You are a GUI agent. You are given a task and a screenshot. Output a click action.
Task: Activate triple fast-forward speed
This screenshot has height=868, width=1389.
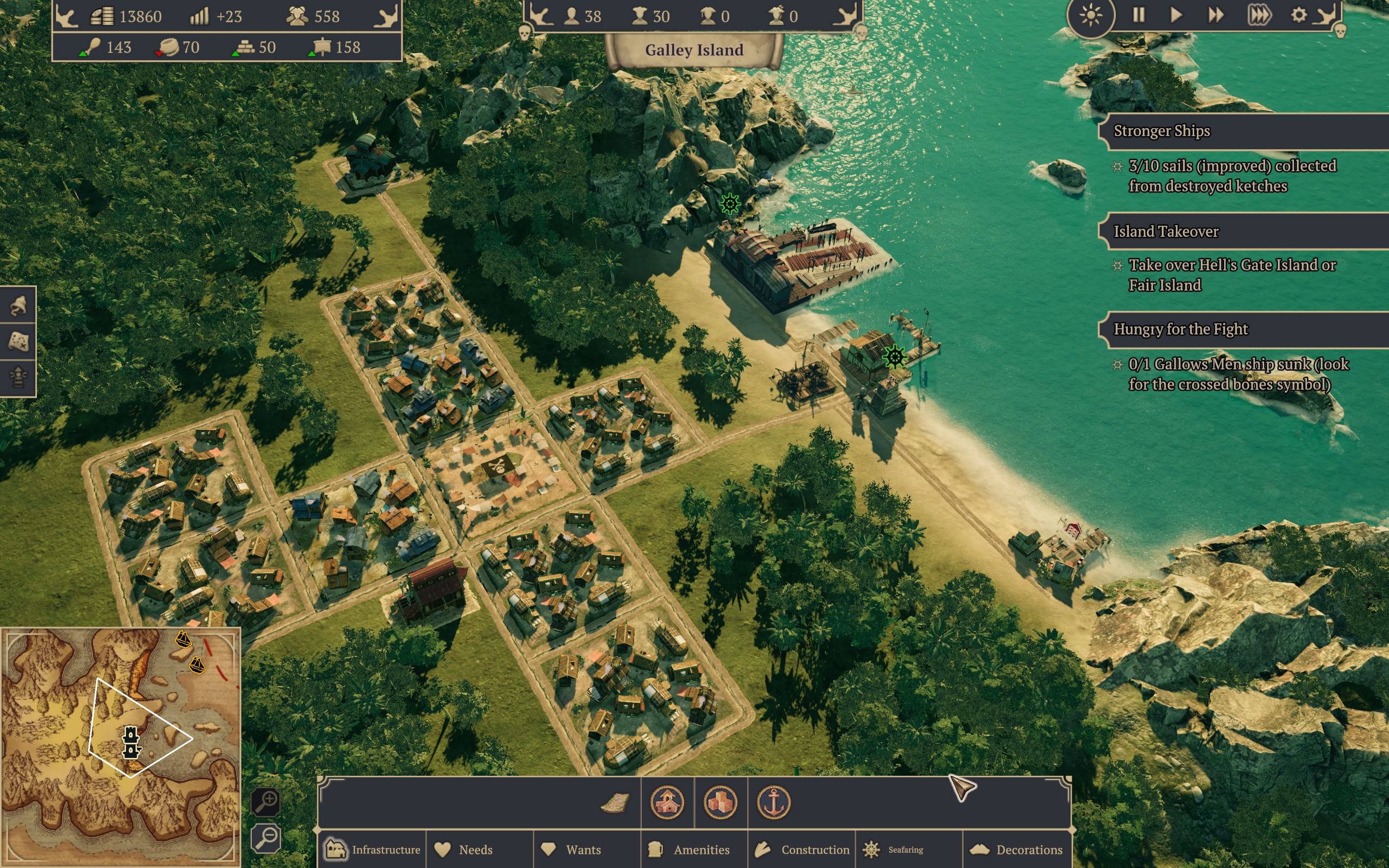[1259, 15]
